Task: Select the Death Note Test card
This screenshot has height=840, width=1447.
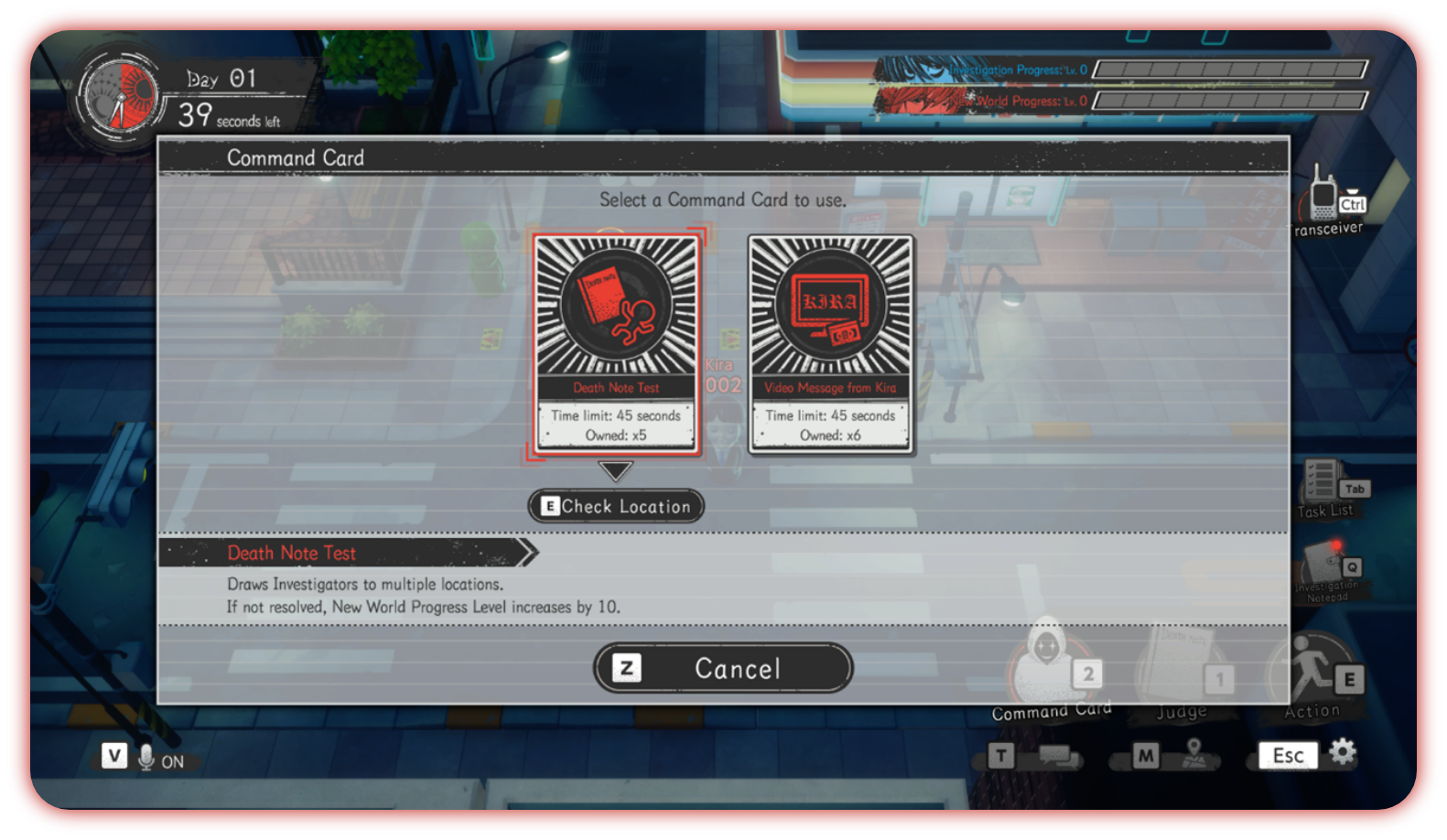Action: coord(616,343)
